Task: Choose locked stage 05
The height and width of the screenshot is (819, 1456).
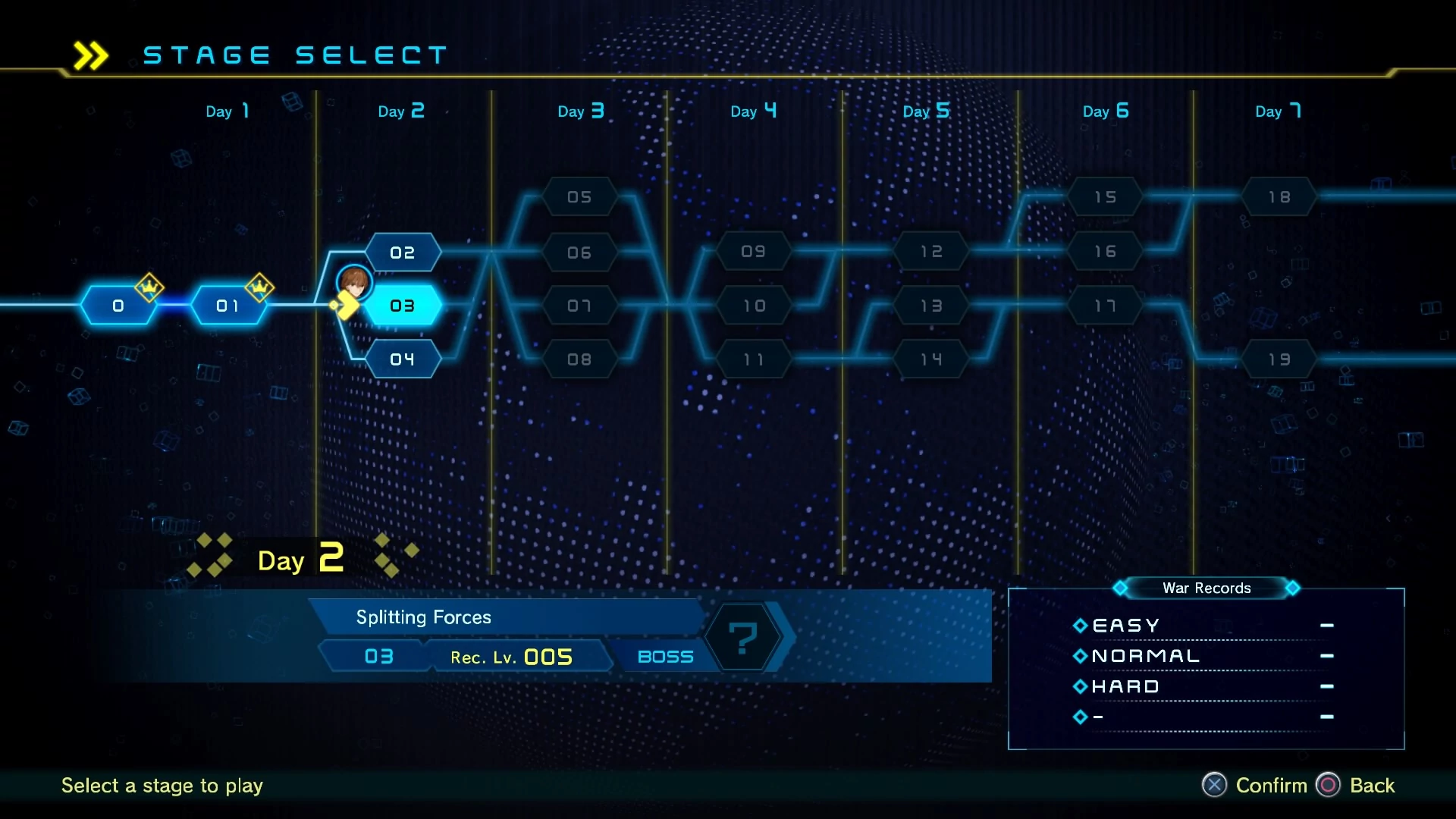Action: point(579,197)
